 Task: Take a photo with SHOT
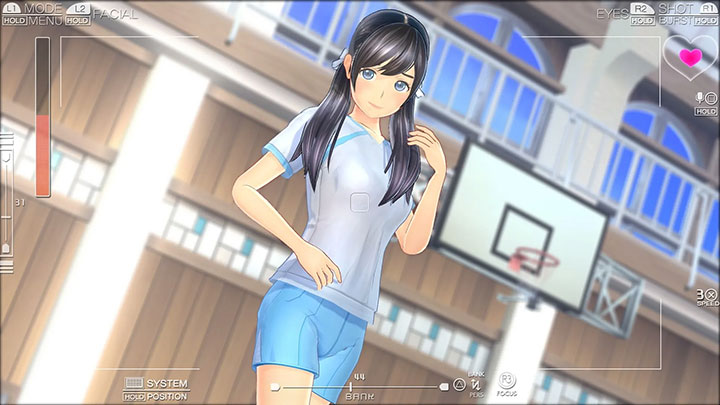tap(676, 8)
